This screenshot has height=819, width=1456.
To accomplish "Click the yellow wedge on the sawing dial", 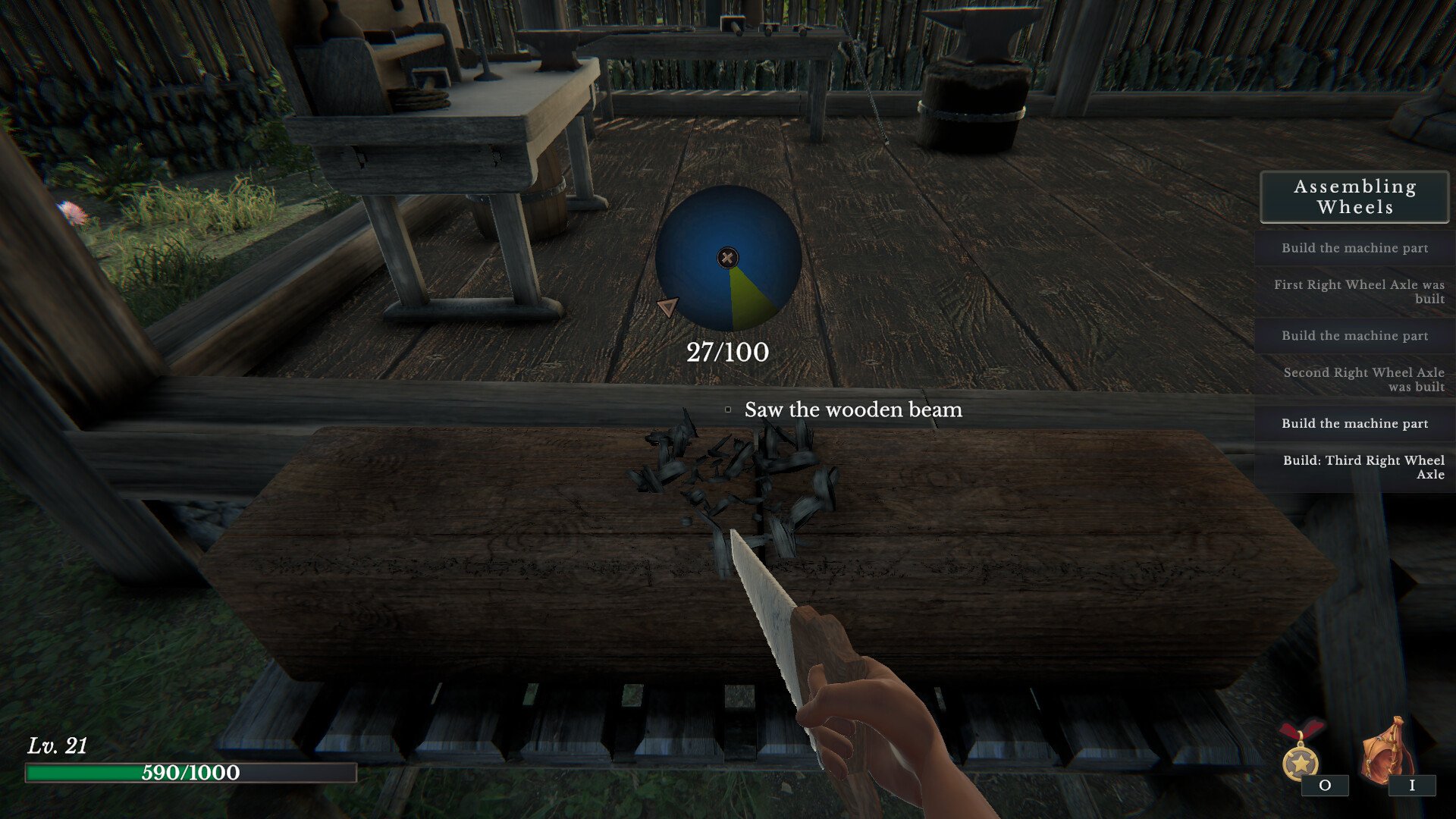I will point(748,300).
